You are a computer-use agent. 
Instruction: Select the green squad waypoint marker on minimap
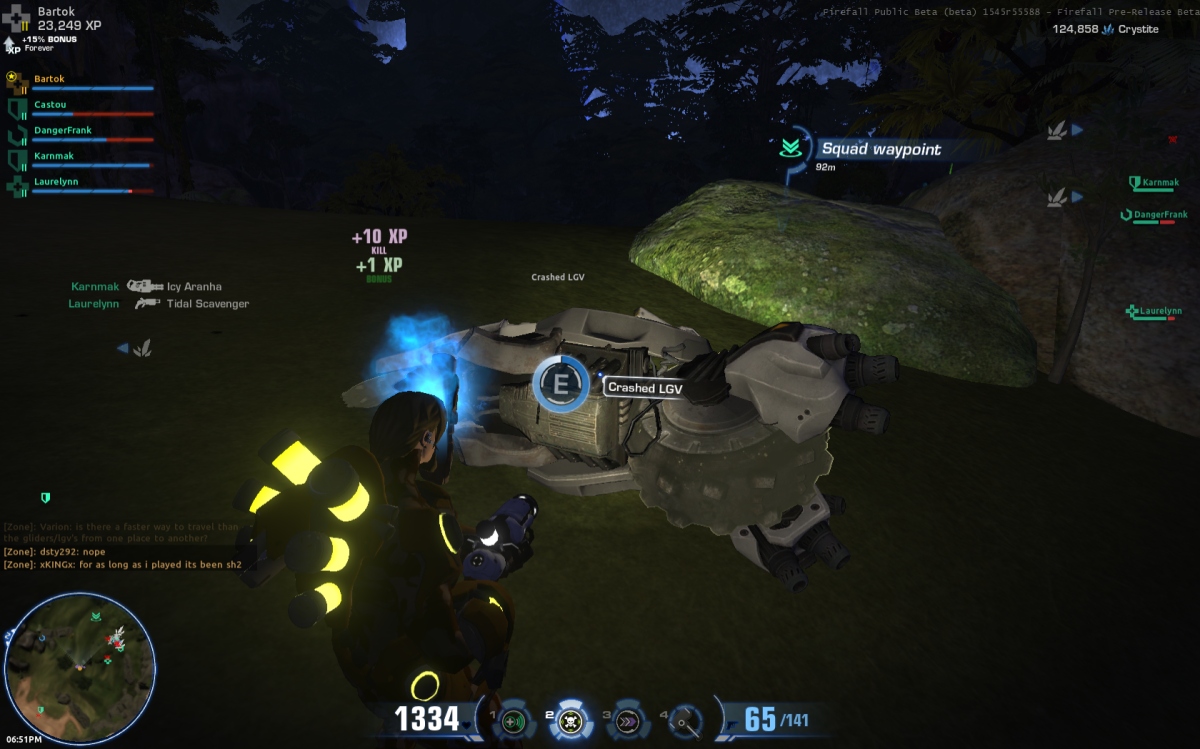pos(96,618)
